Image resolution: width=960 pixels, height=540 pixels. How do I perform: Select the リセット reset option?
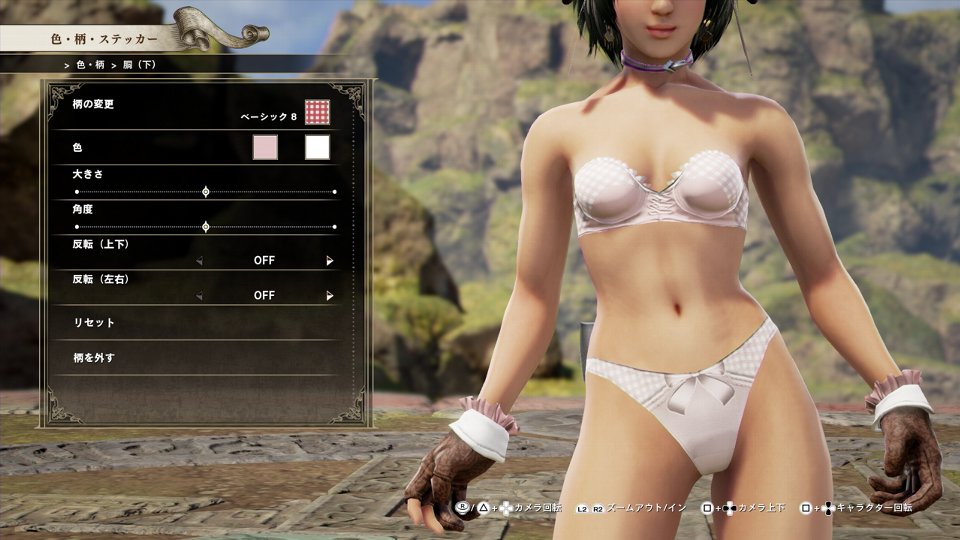tap(94, 323)
